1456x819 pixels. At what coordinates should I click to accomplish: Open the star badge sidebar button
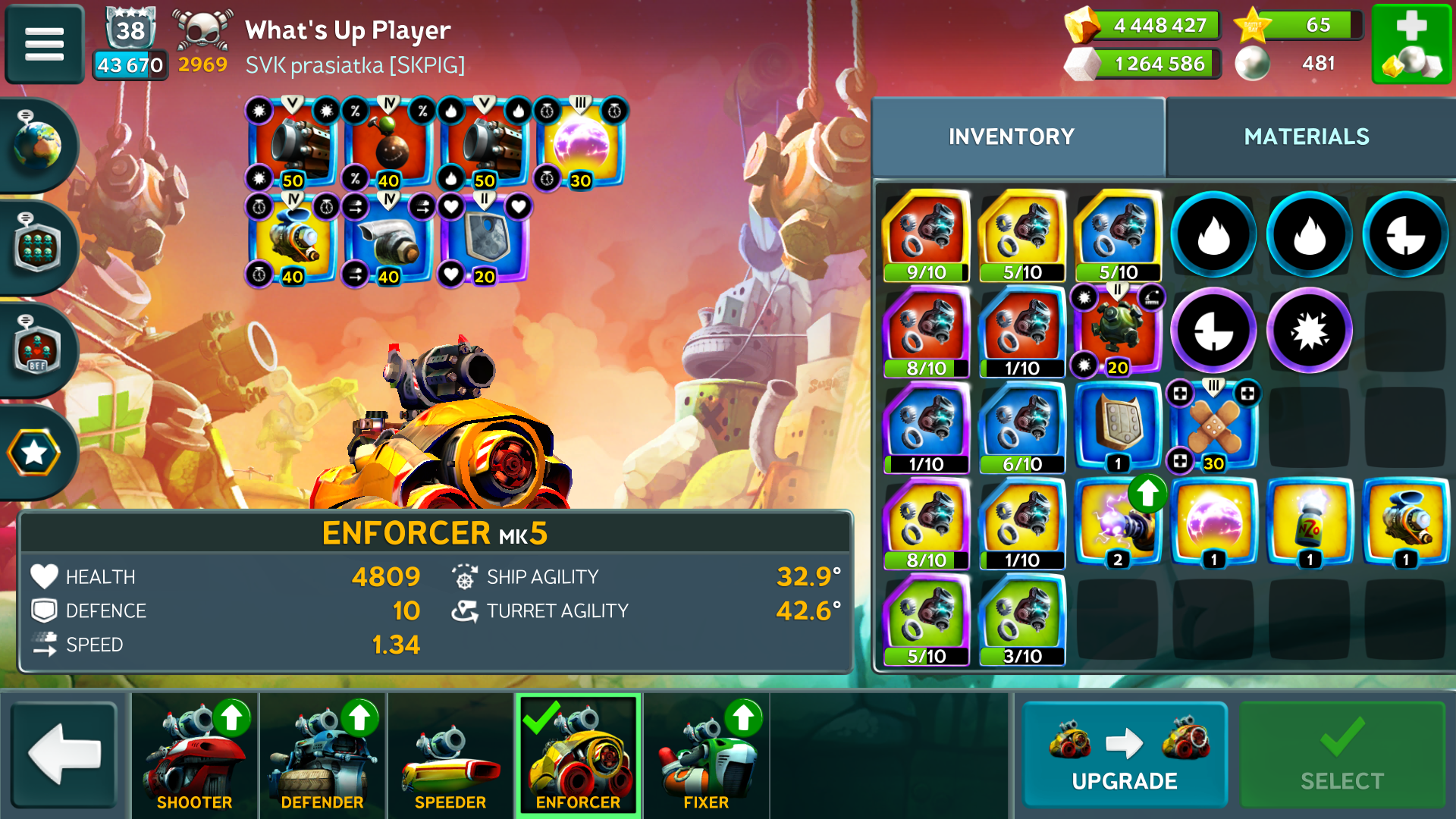[x=35, y=453]
